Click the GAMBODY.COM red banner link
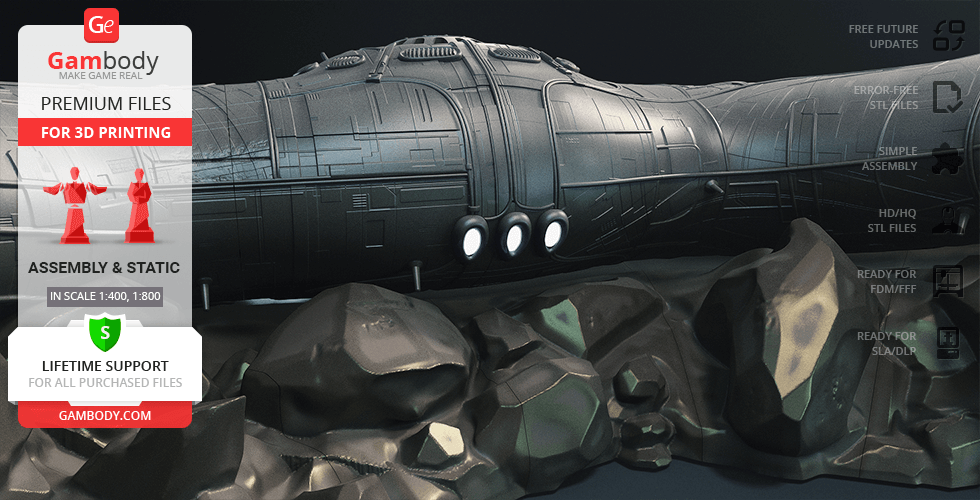The width and height of the screenshot is (980, 500). (x=104, y=414)
